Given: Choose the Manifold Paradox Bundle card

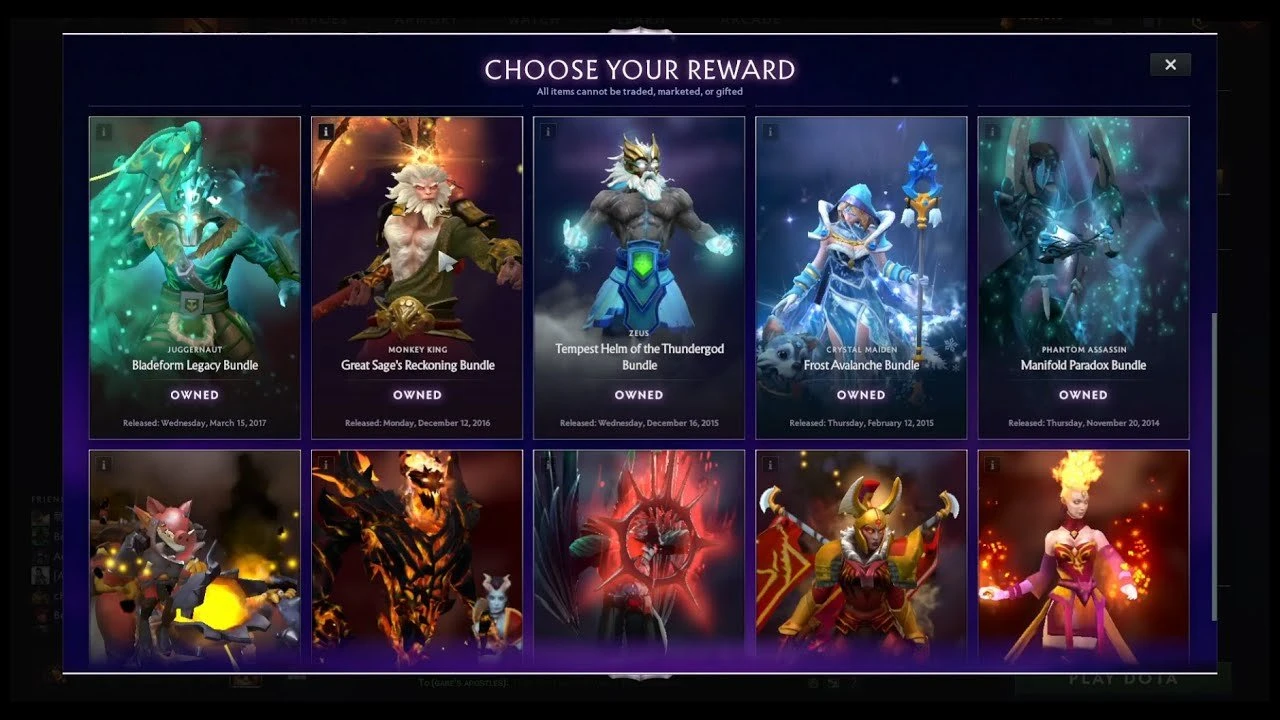Looking at the screenshot, I should point(1083,278).
